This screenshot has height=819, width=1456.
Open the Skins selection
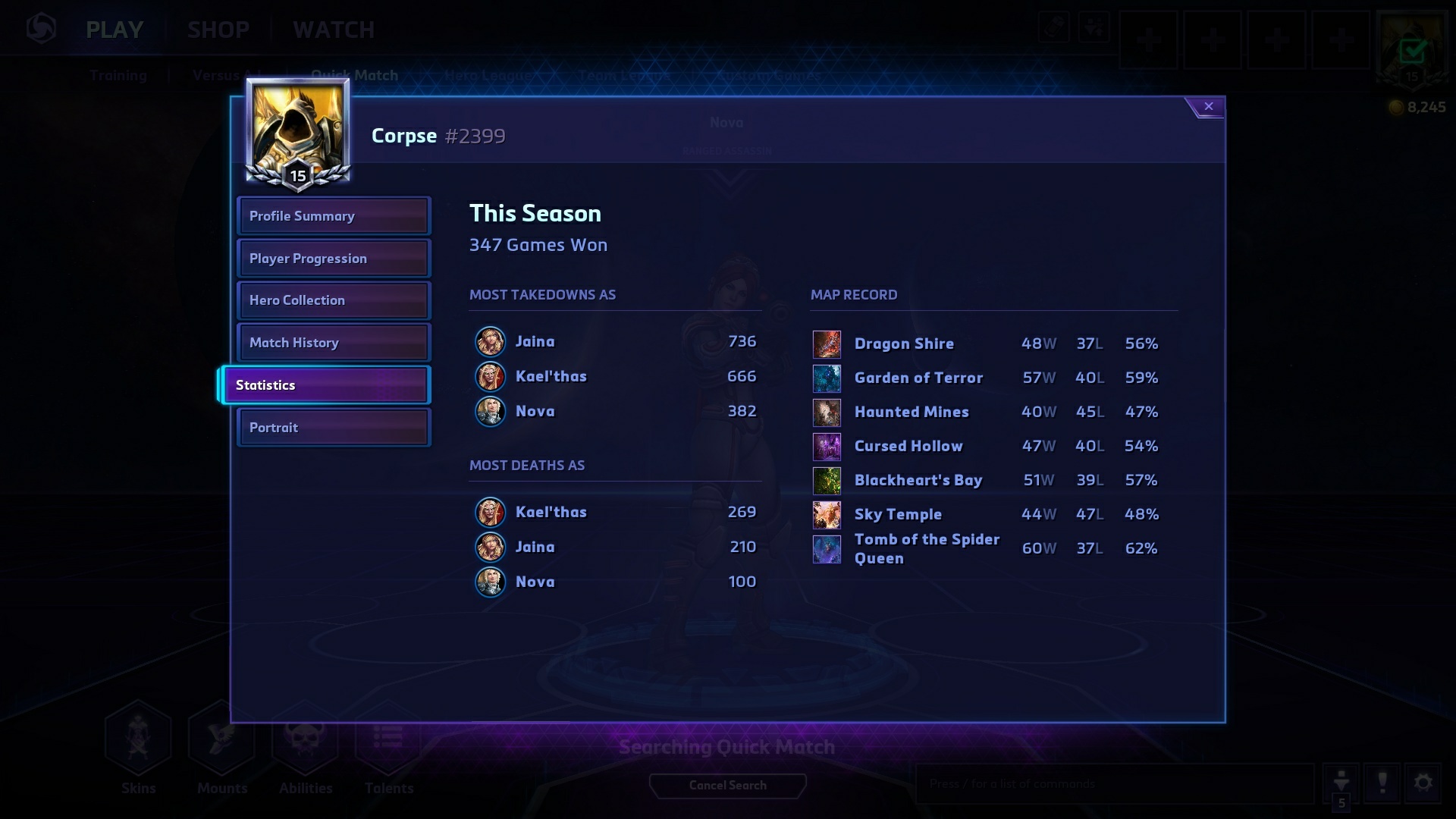tap(138, 747)
